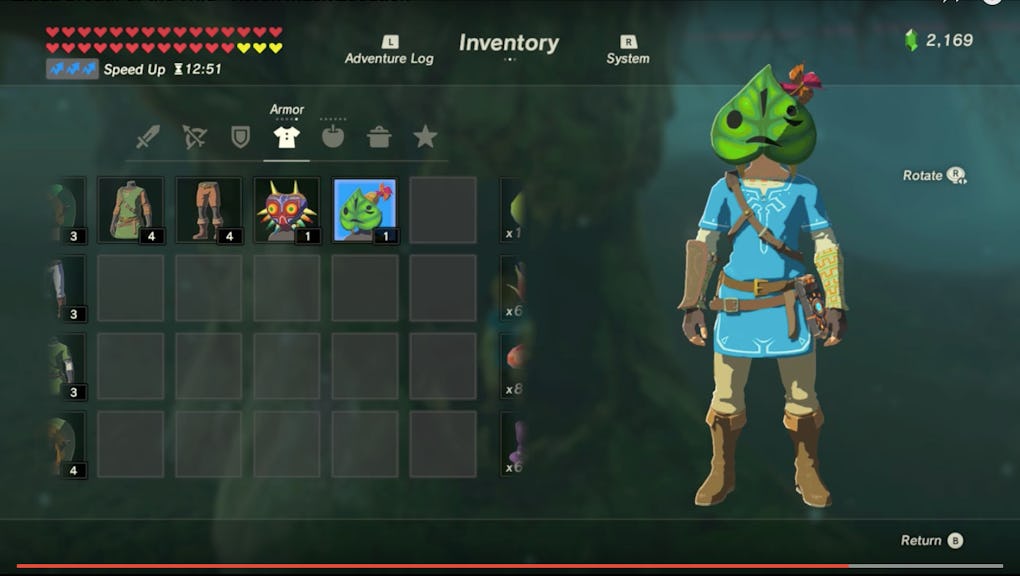The width and height of the screenshot is (1020, 576).
Task: Select the Armor shirt tab
Action: pyautogui.click(x=286, y=137)
